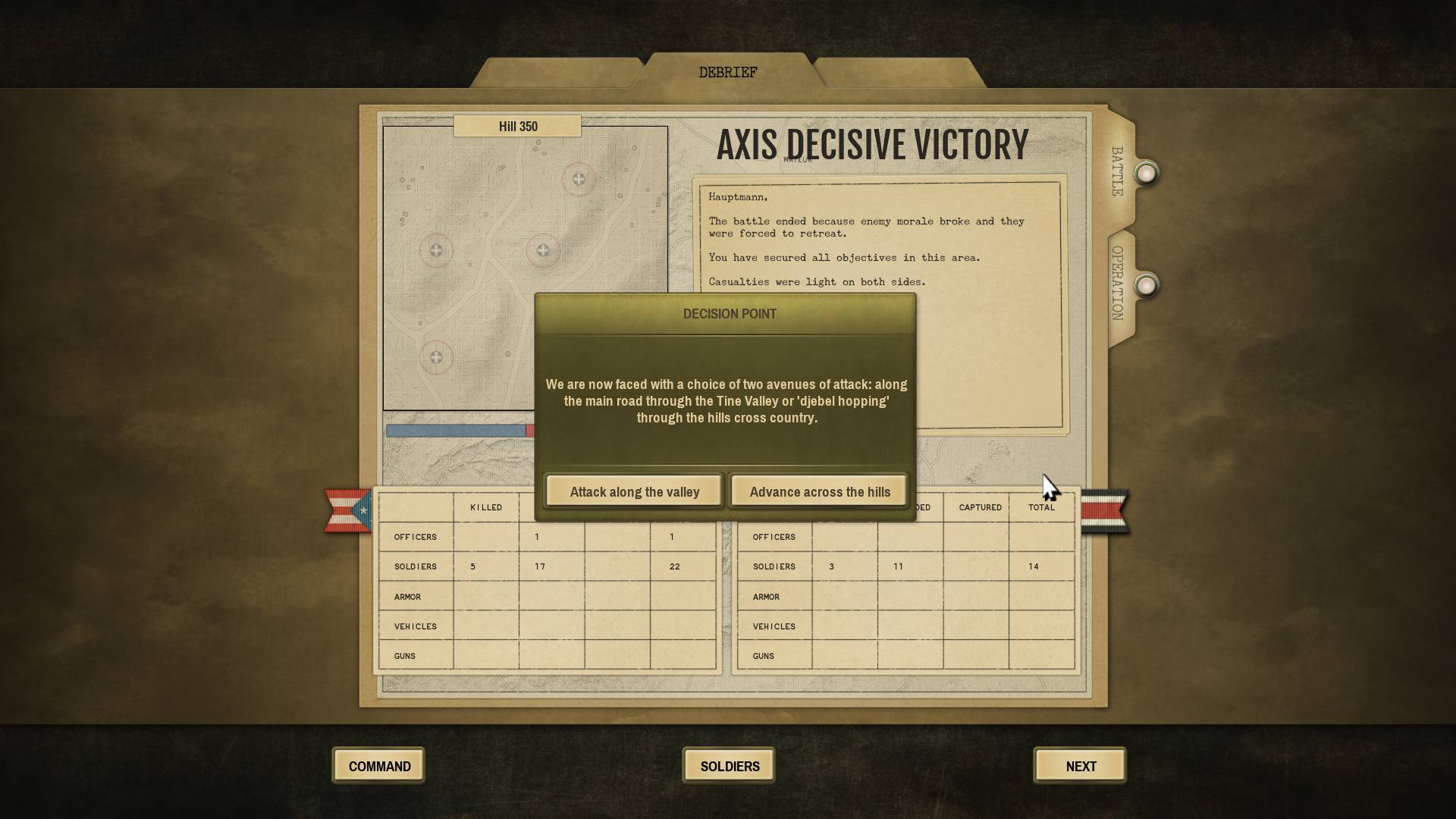
Task: Select the Debrief folder tab
Action: click(x=727, y=71)
